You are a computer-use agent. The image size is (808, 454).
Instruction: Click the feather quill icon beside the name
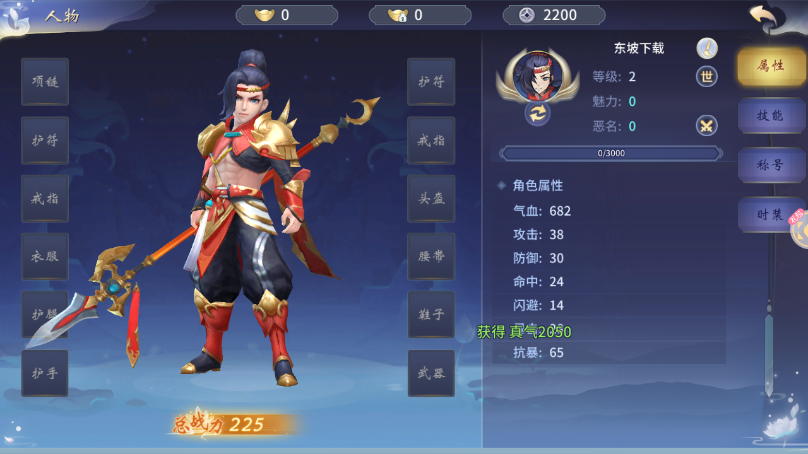pos(707,48)
